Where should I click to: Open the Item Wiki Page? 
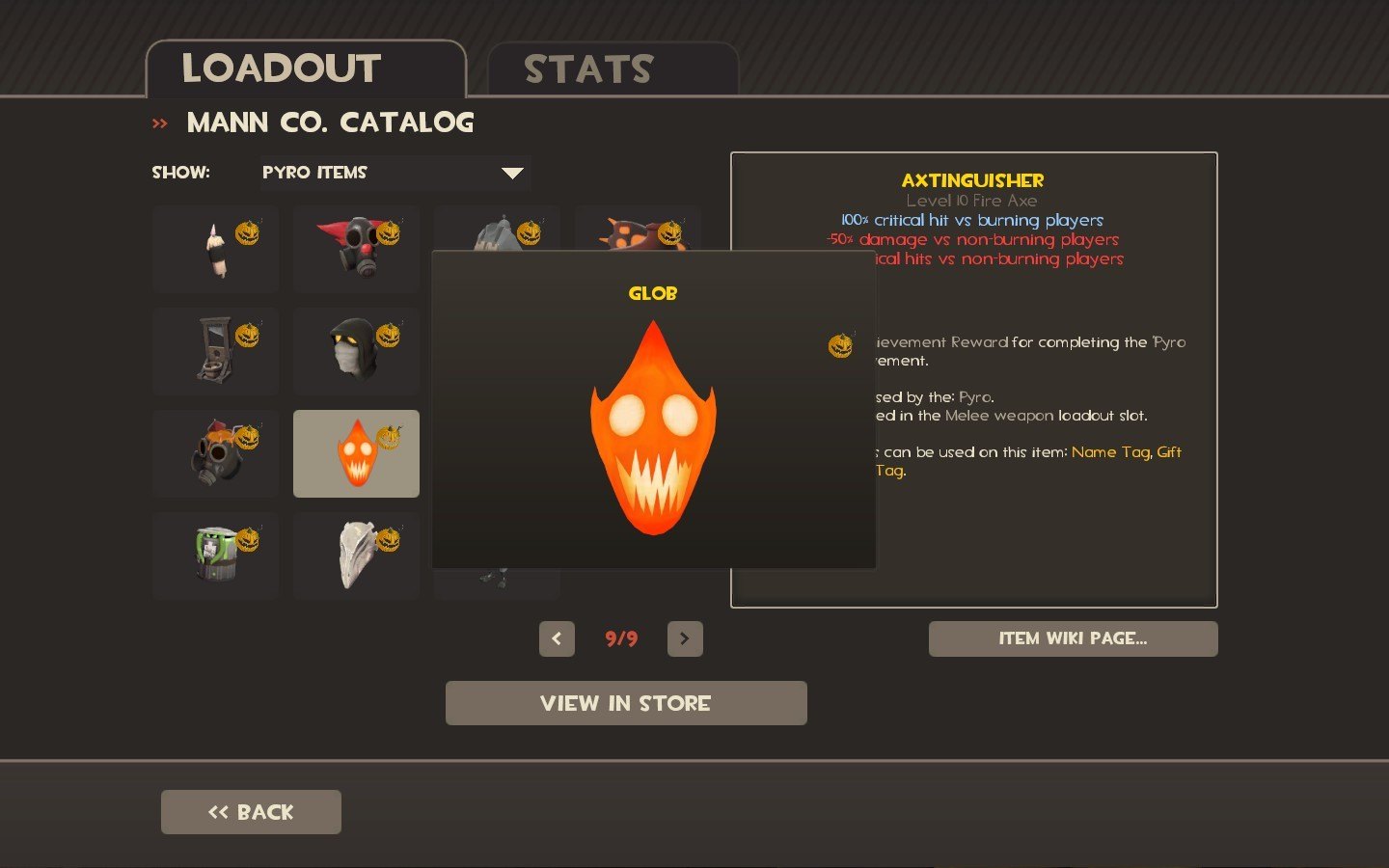pos(1073,638)
